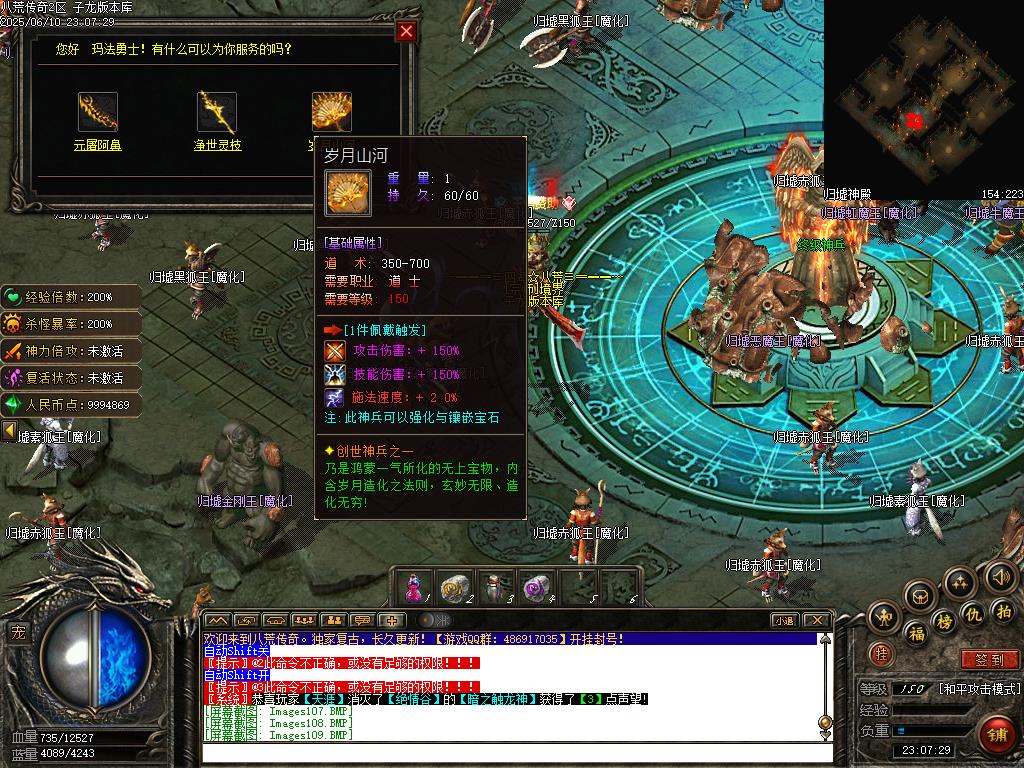Use the scroll stone in hotbar slot 2
Image resolution: width=1024 pixels, height=768 pixels.
click(455, 587)
